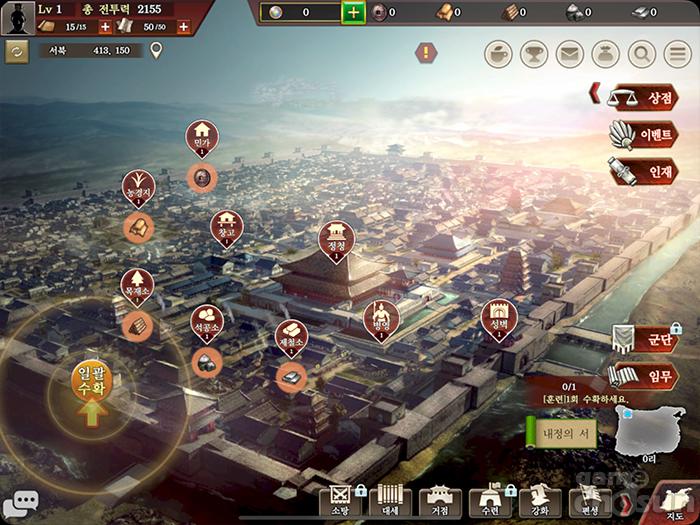Image resolution: width=700 pixels, height=525 pixels.
Task: Select the 정청 government hall marker
Action: coord(336,240)
